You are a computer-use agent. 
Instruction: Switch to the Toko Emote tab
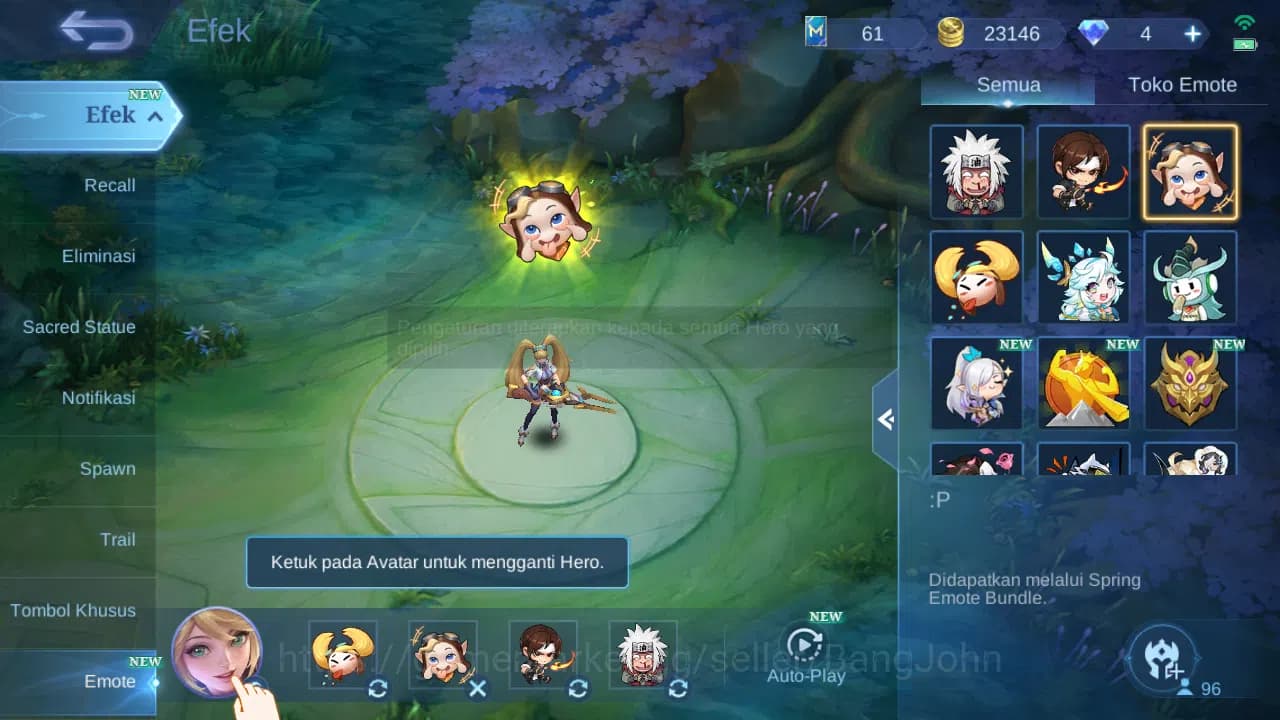pyautogui.click(x=1183, y=85)
